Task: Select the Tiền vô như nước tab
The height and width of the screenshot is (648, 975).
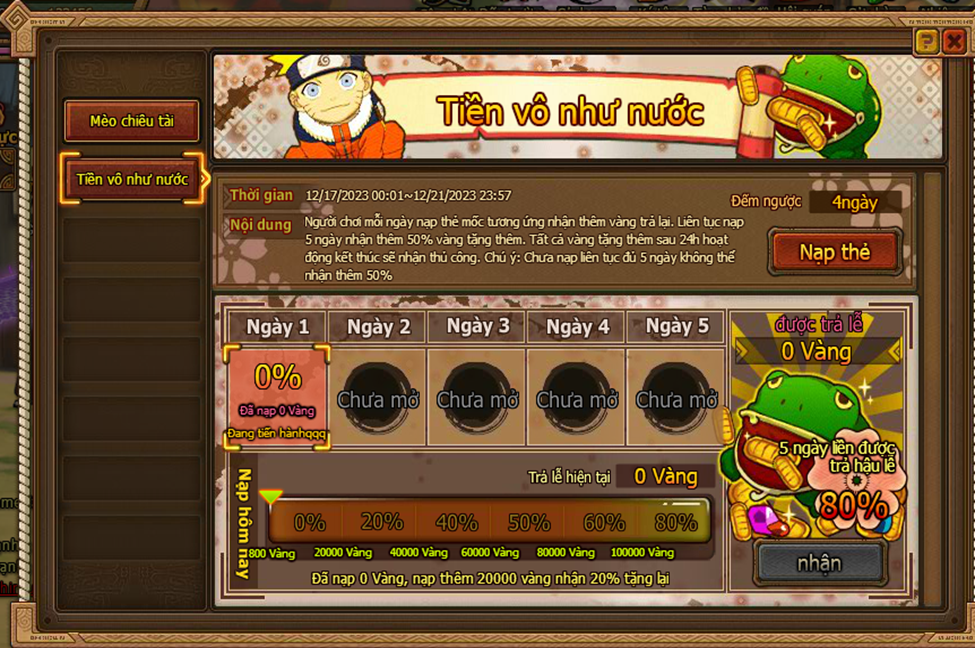Action: click(x=132, y=180)
